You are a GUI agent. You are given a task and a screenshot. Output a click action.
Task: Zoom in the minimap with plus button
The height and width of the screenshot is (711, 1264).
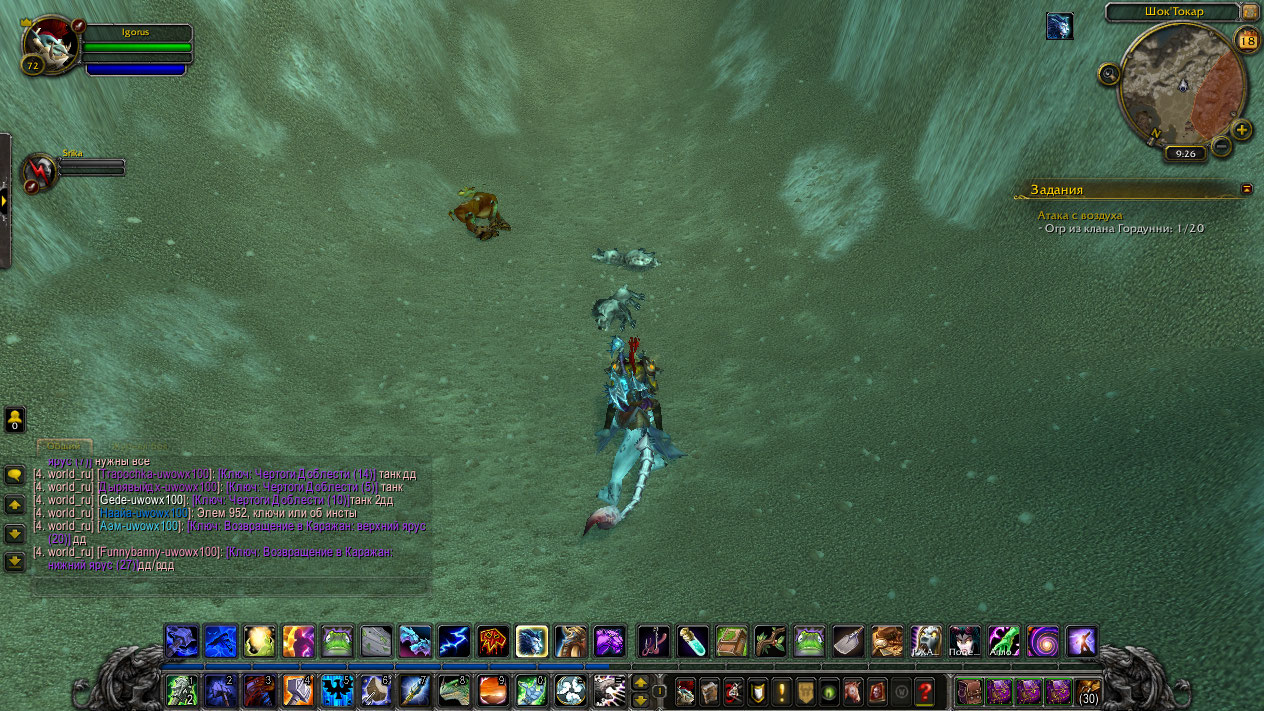1241,130
